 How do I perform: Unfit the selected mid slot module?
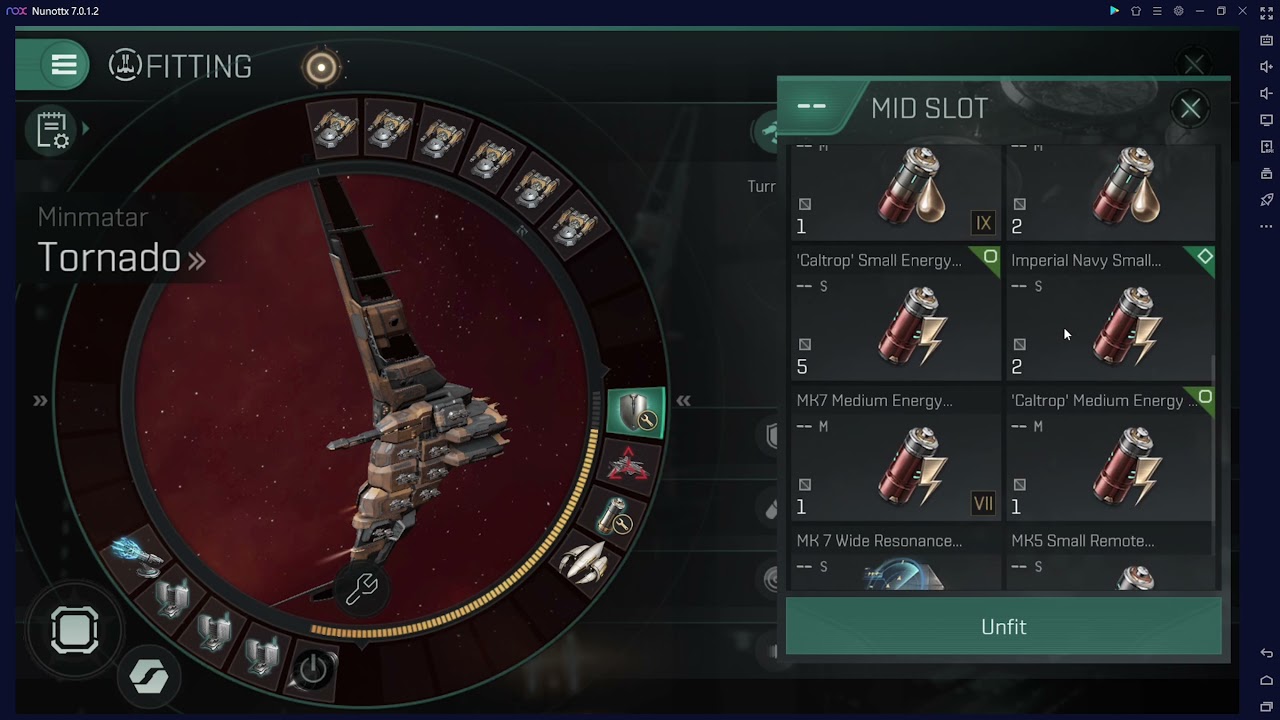[1003, 627]
